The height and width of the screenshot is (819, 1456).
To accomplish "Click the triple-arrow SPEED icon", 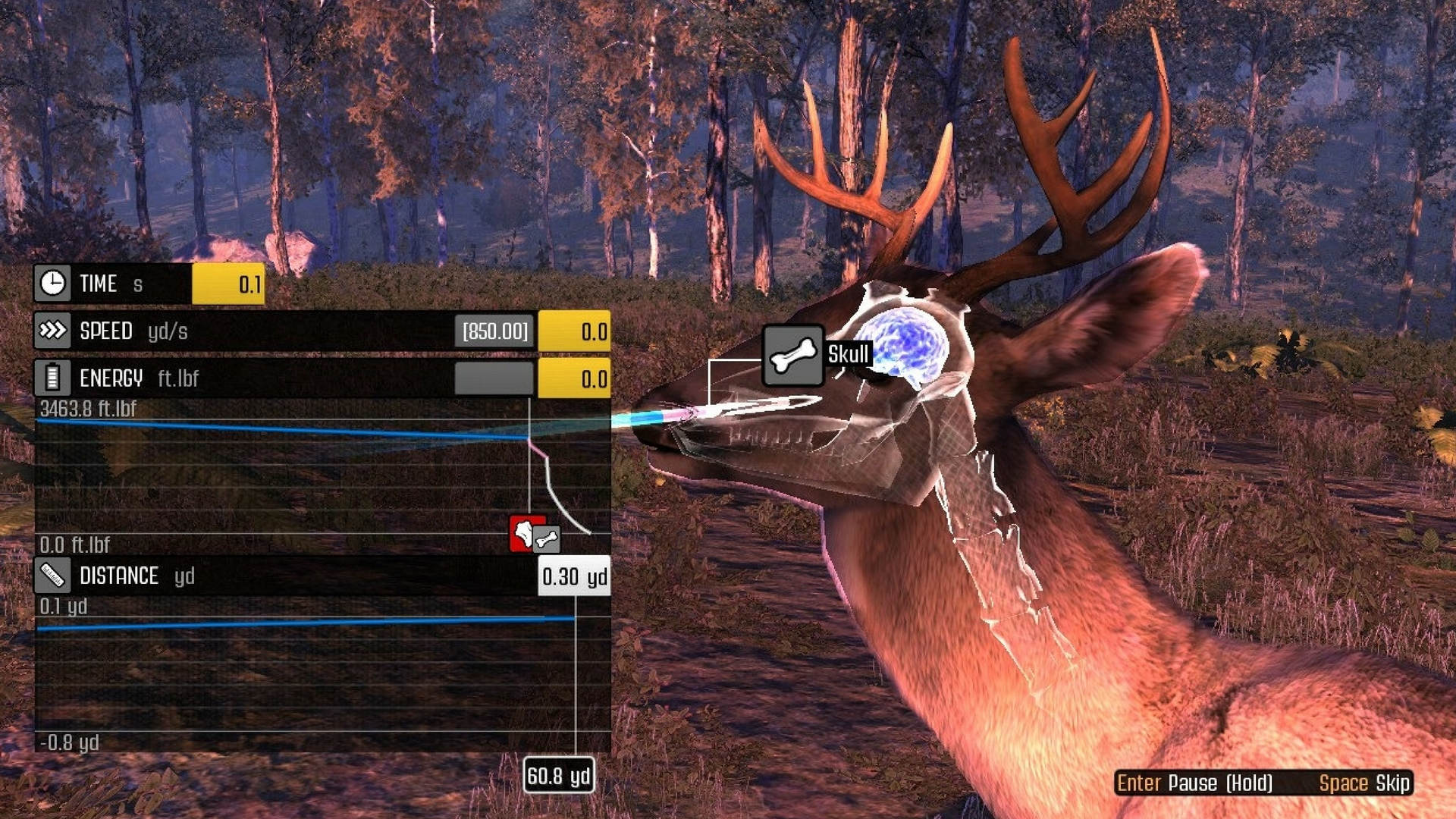I will pos(52,331).
